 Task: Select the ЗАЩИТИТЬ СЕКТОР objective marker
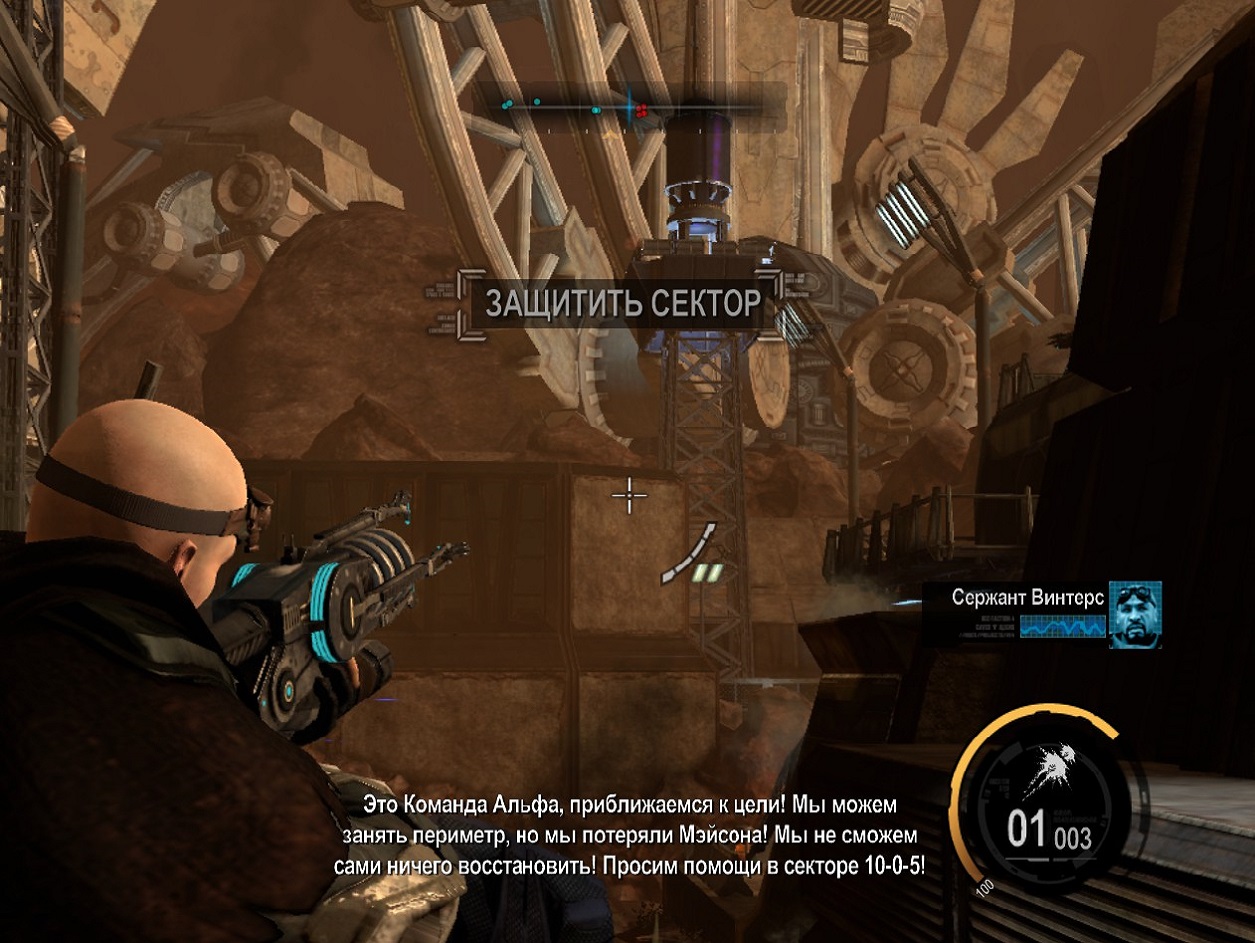(x=622, y=303)
